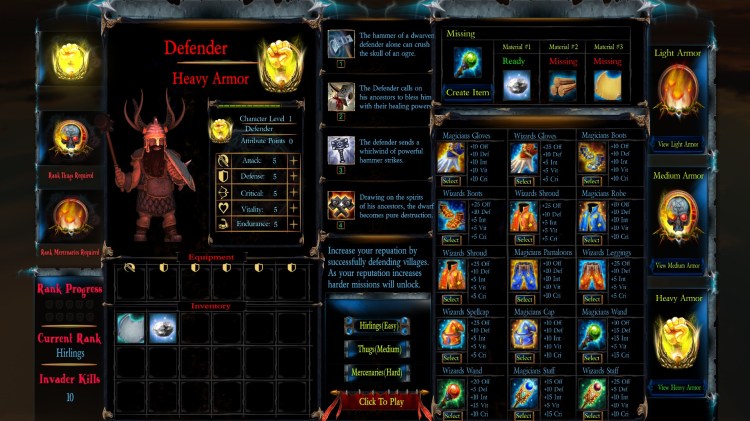Select the first hammer skill icon
The width and height of the screenshot is (750, 421).
point(340,45)
